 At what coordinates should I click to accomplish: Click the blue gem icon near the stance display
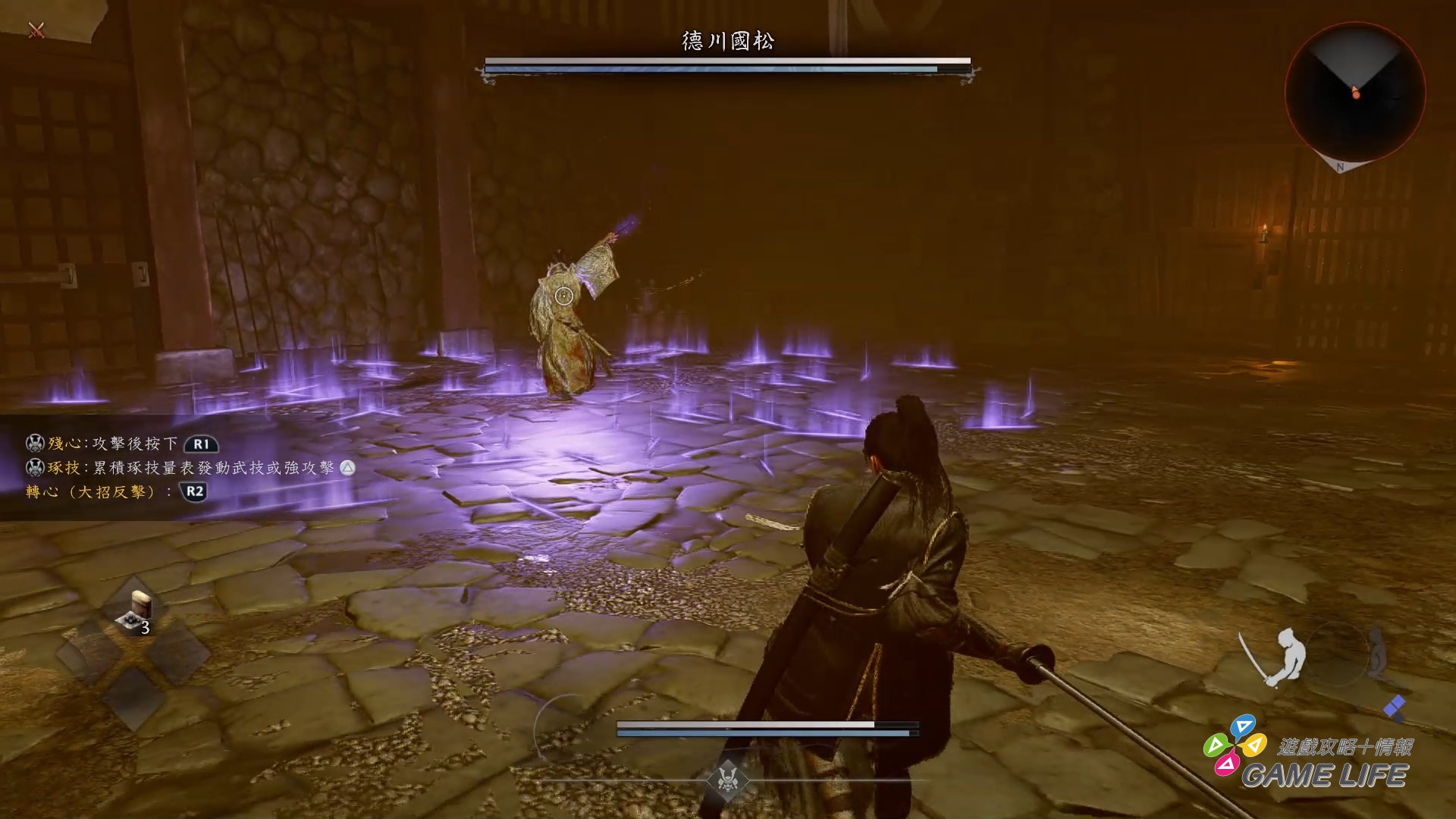pos(1394,706)
